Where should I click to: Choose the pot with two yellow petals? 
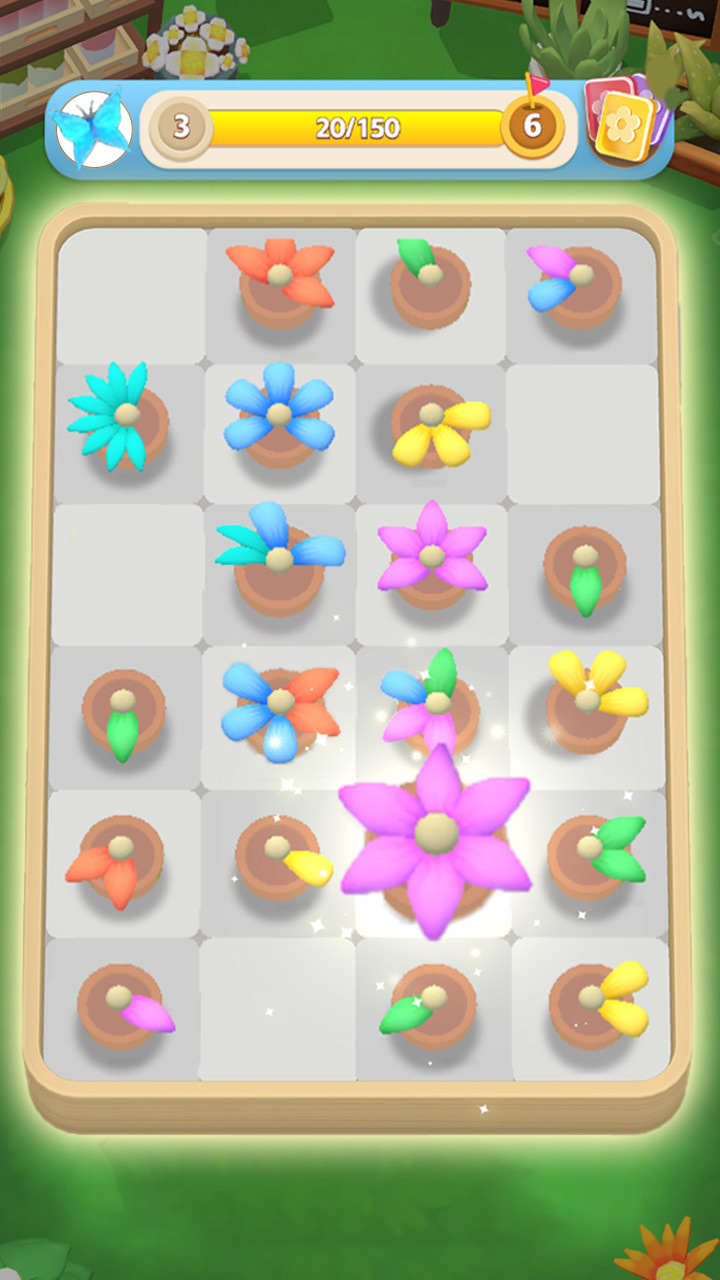pos(598,998)
